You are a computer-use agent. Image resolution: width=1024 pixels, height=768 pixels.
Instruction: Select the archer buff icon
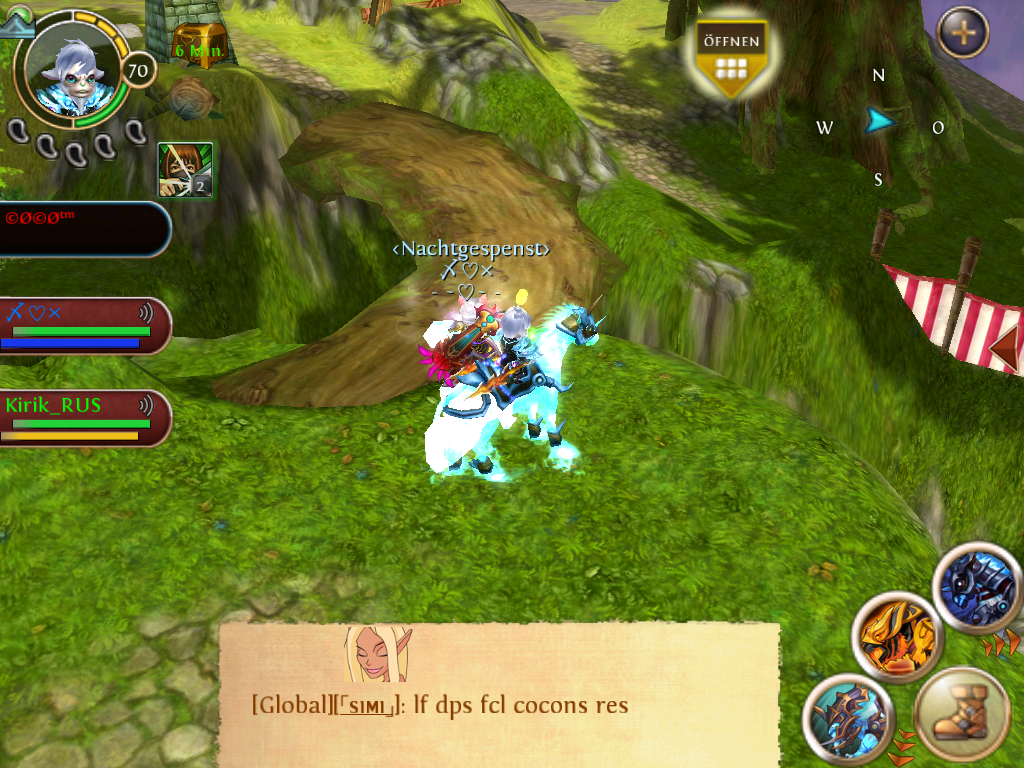click(x=185, y=169)
